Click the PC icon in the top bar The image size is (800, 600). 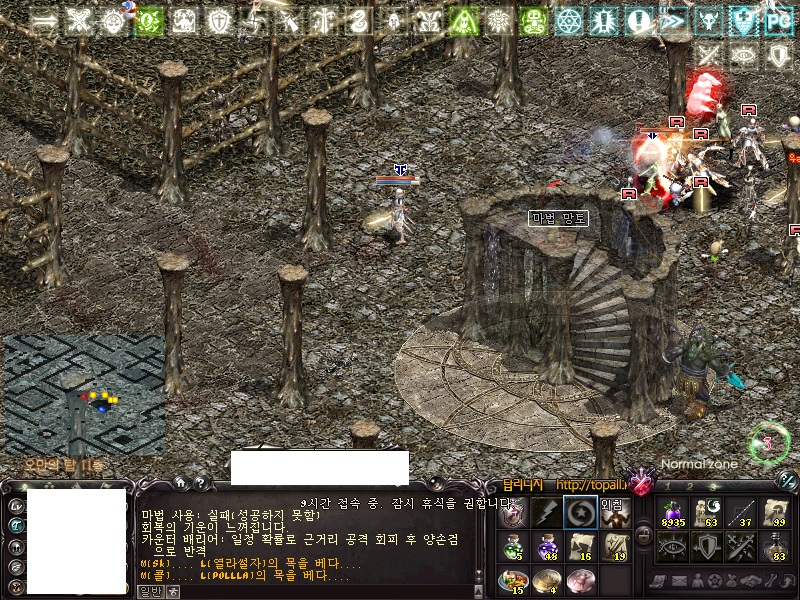(x=776, y=20)
